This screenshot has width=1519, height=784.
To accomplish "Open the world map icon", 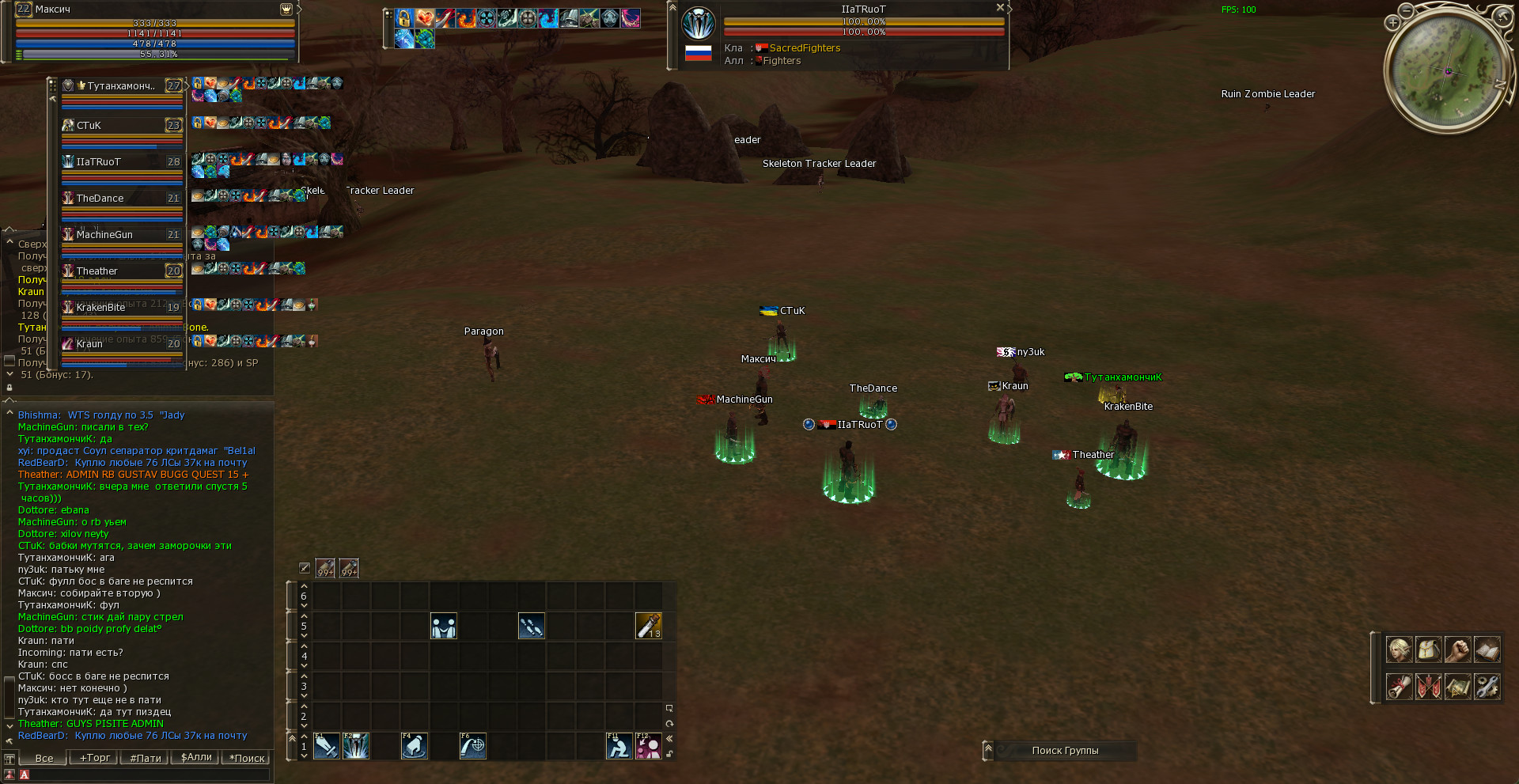I will tap(1457, 686).
